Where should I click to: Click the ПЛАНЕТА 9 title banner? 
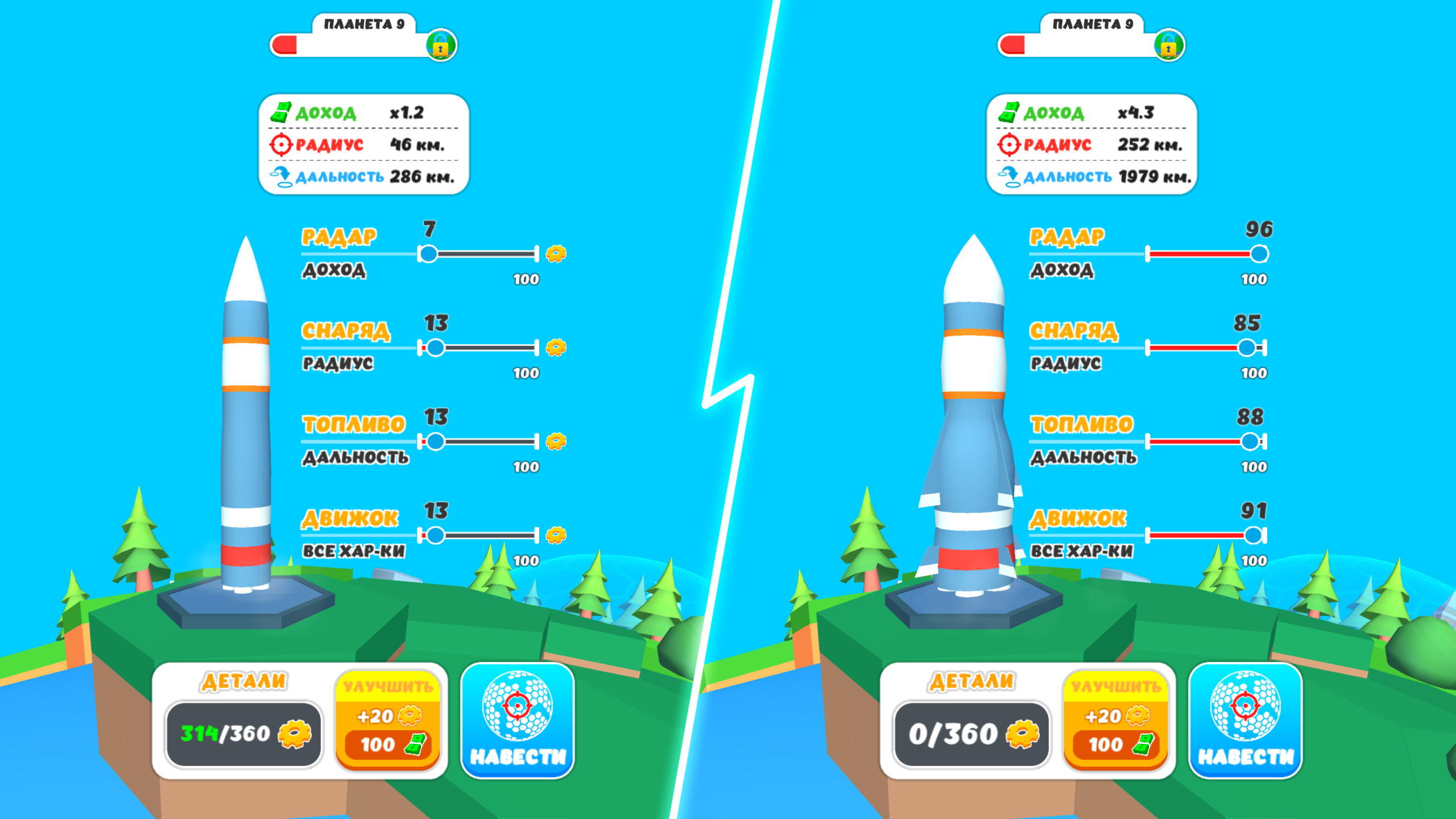click(364, 24)
